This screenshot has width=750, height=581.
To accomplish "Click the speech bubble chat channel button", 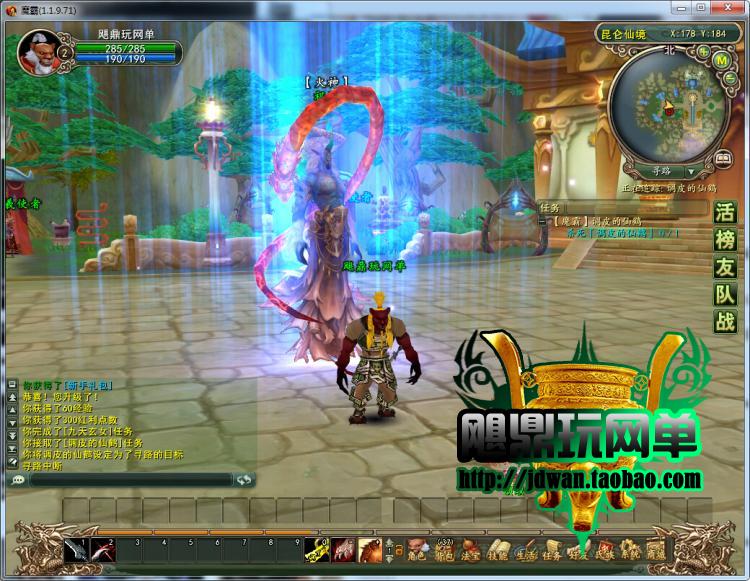I will click(x=17, y=480).
